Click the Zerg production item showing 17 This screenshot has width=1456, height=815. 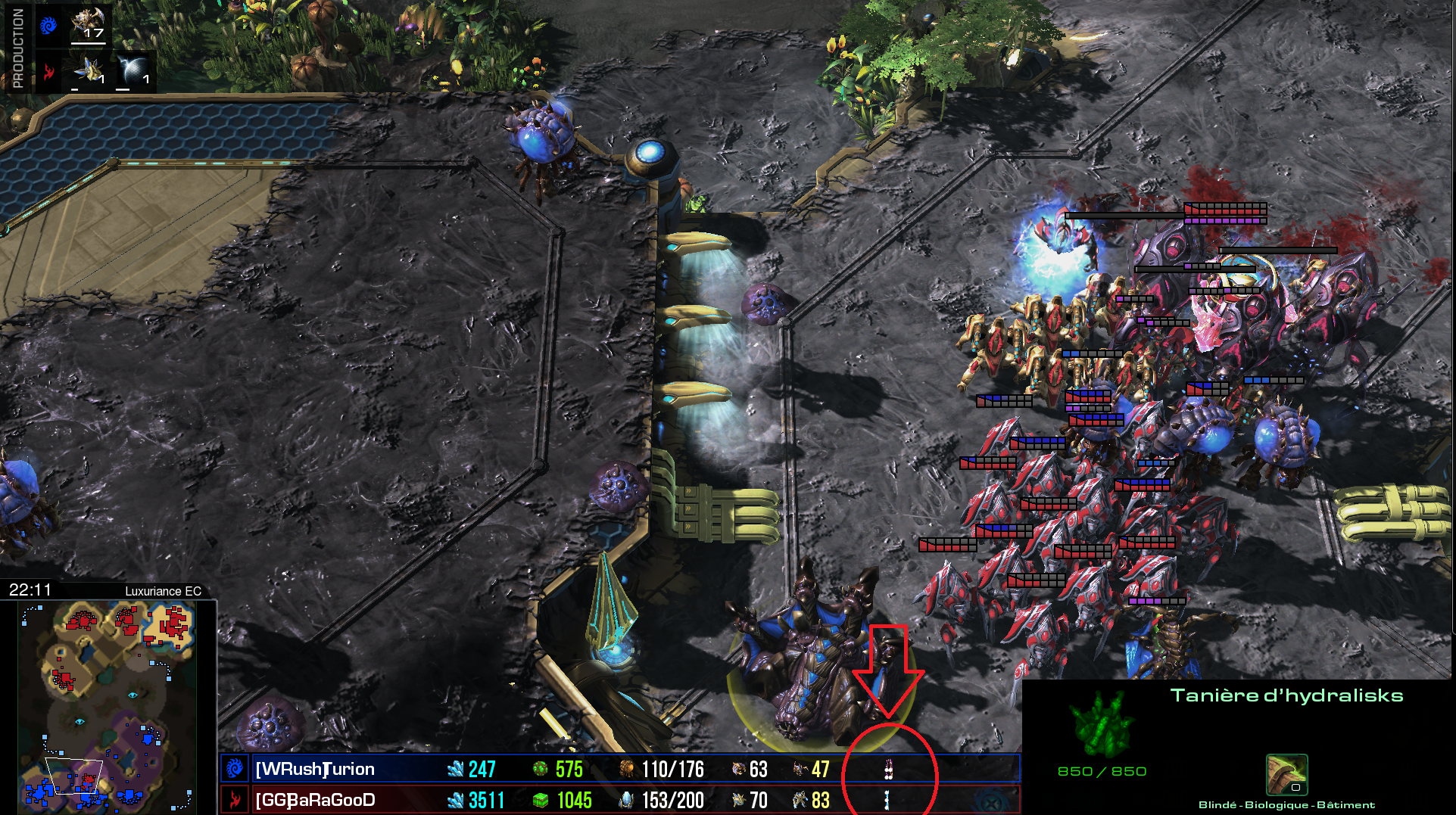pyautogui.click(x=88, y=23)
